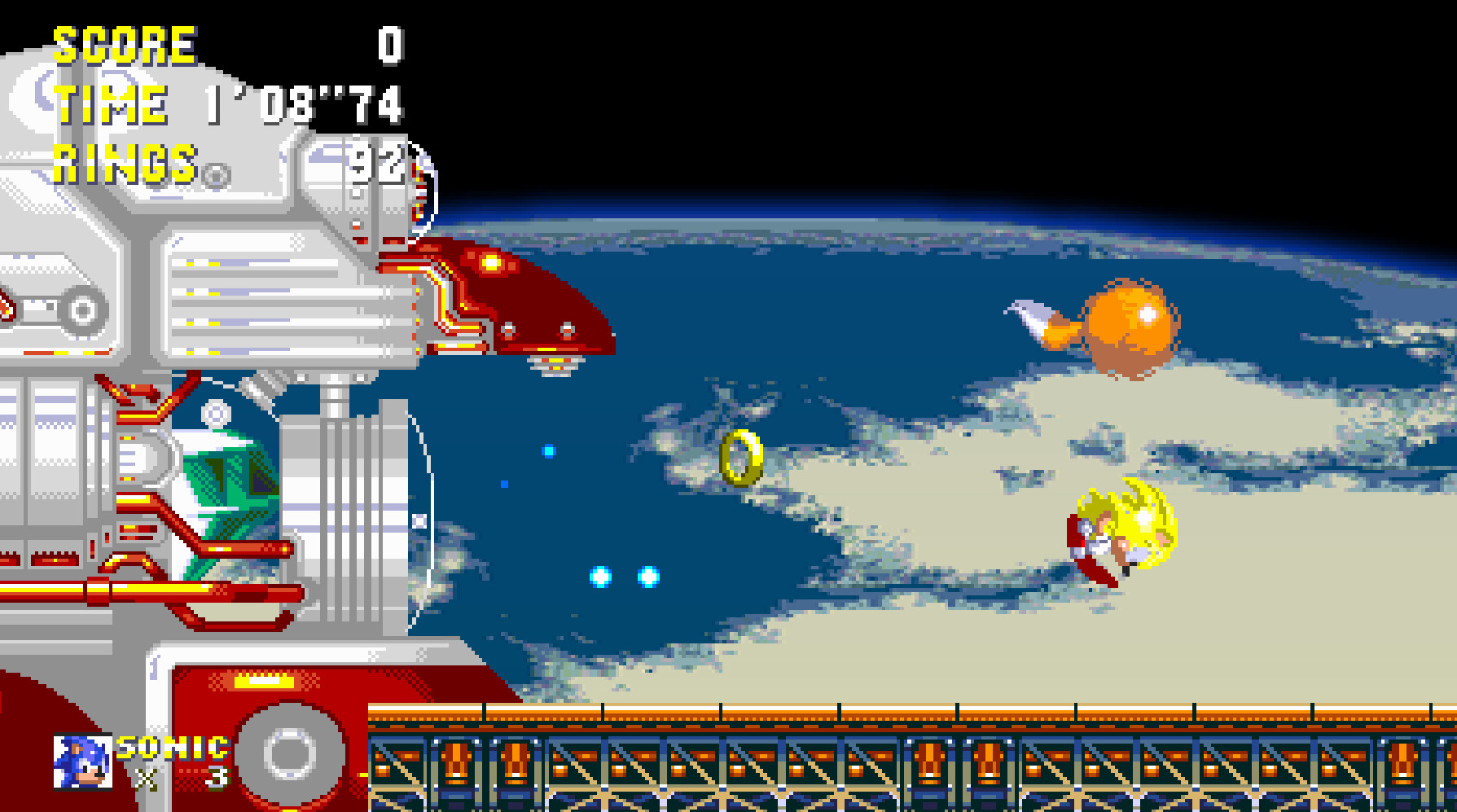Click the floating golden ring
1457x812 pixels.
pos(739,458)
